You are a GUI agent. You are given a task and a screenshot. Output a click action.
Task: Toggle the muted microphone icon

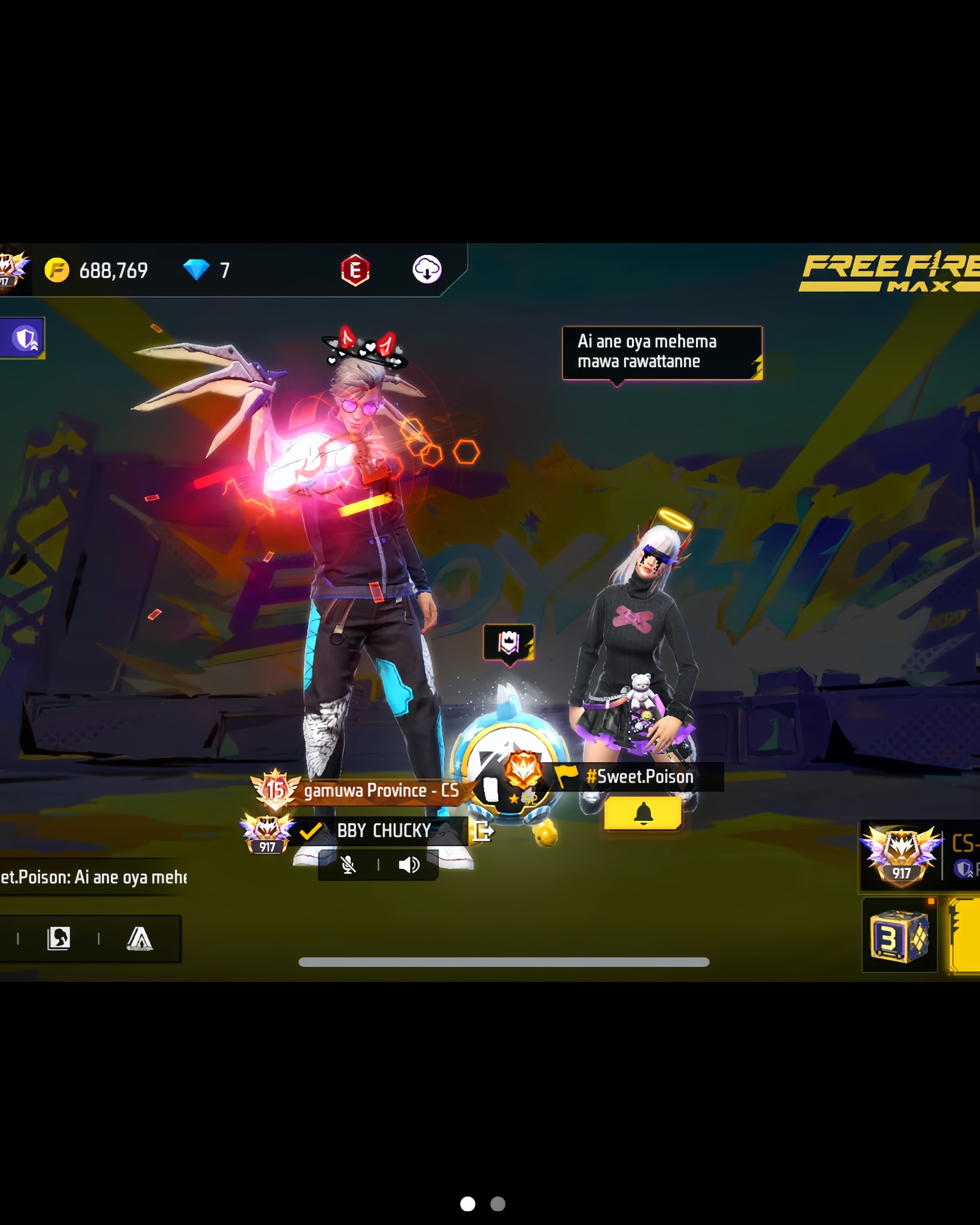pos(348,865)
